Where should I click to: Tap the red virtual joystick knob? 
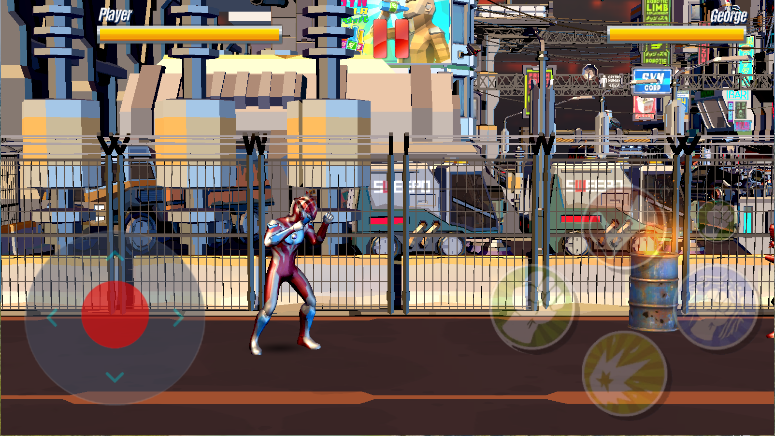coord(115,315)
